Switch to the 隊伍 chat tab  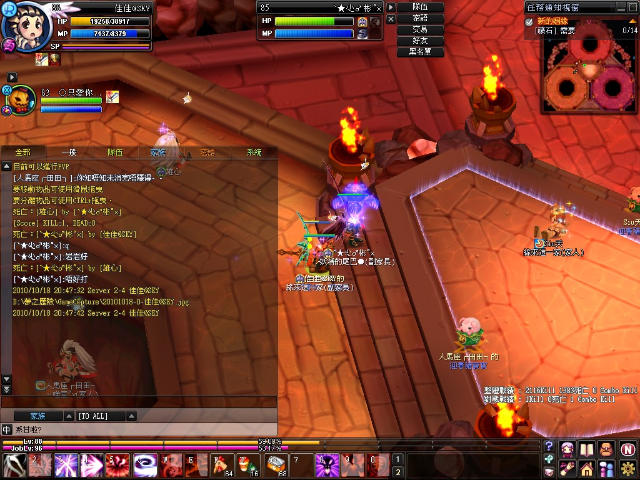[x=115, y=153]
